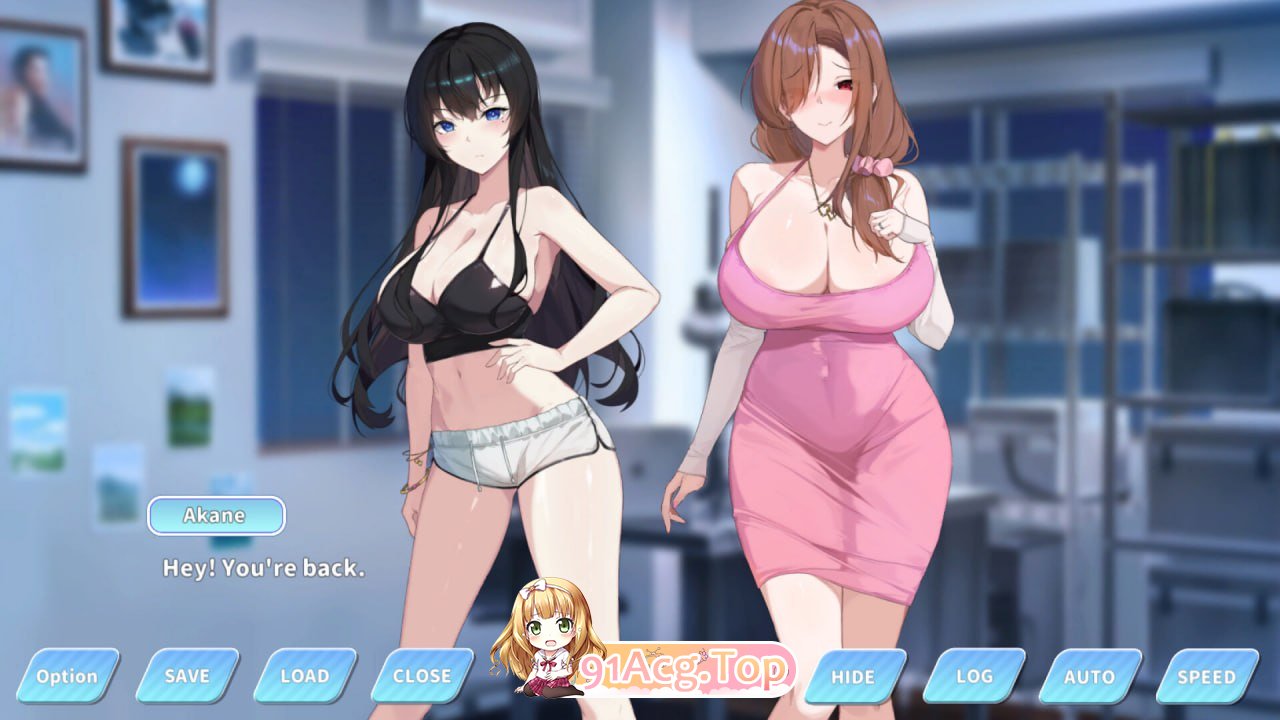The image size is (1280, 720).
Task: Select the HIDE button on the toolbar
Action: coord(853,676)
